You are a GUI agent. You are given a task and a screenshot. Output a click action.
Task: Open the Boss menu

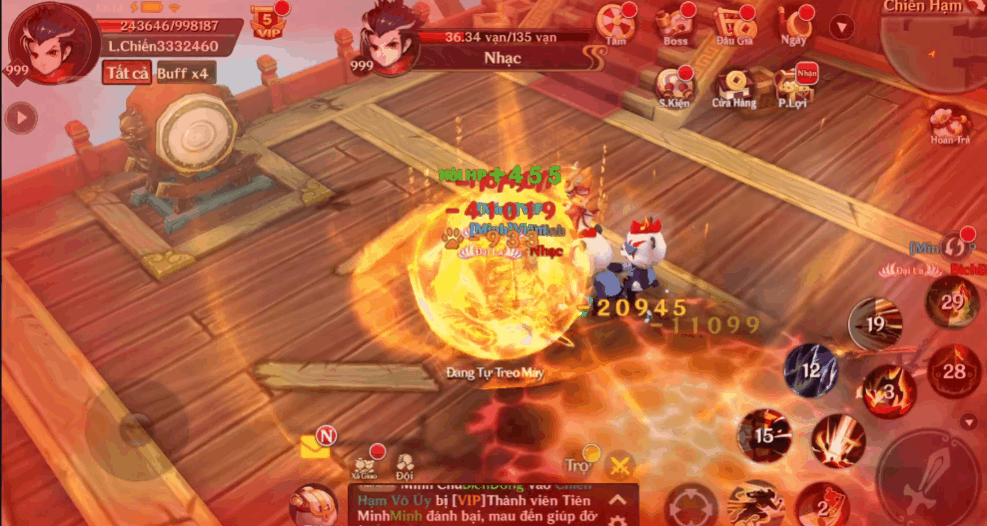(676, 24)
